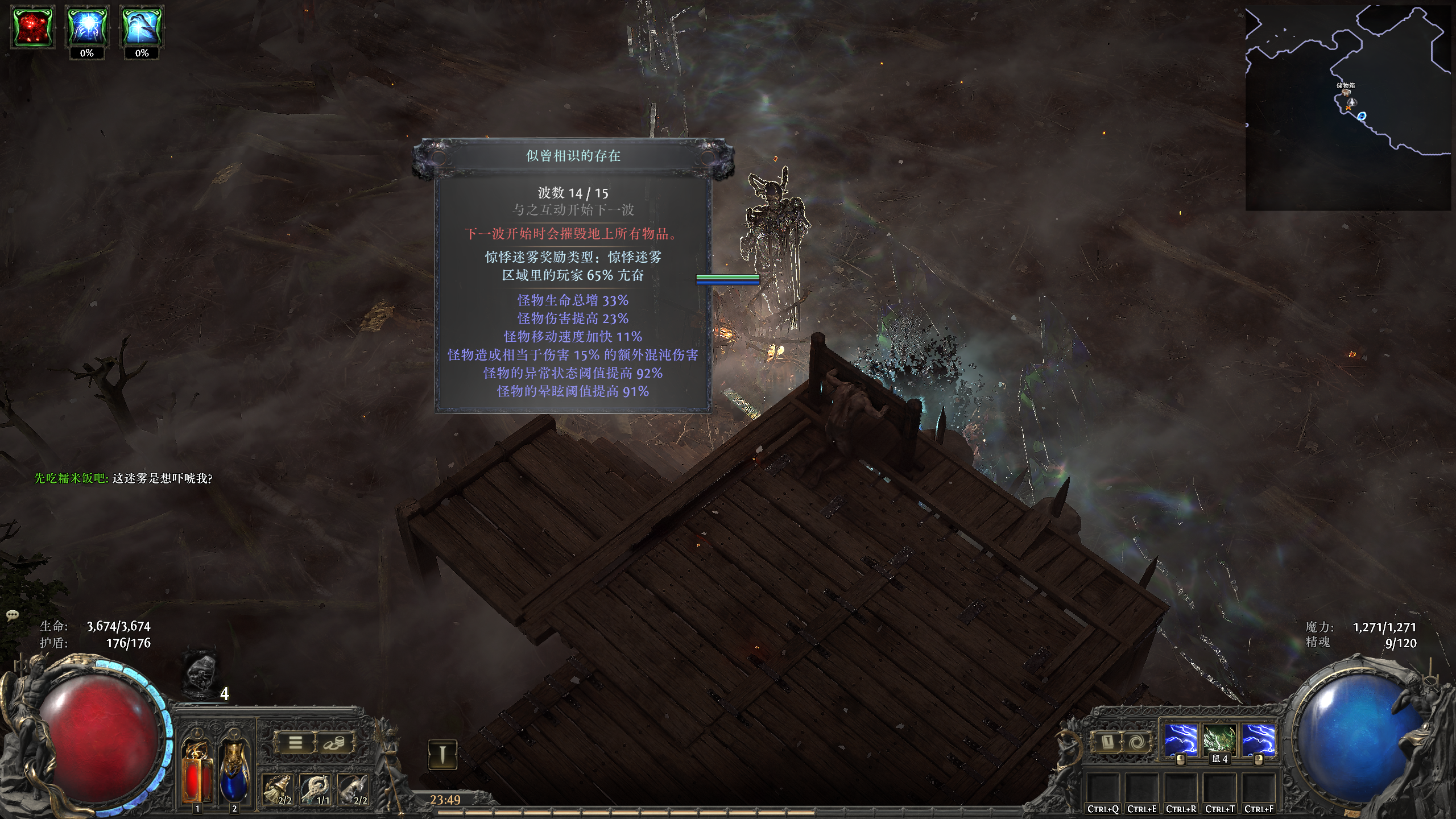Screen dimensions: 1456x819
Task: Open the minimap in the top-right corner
Action: 1348,108
